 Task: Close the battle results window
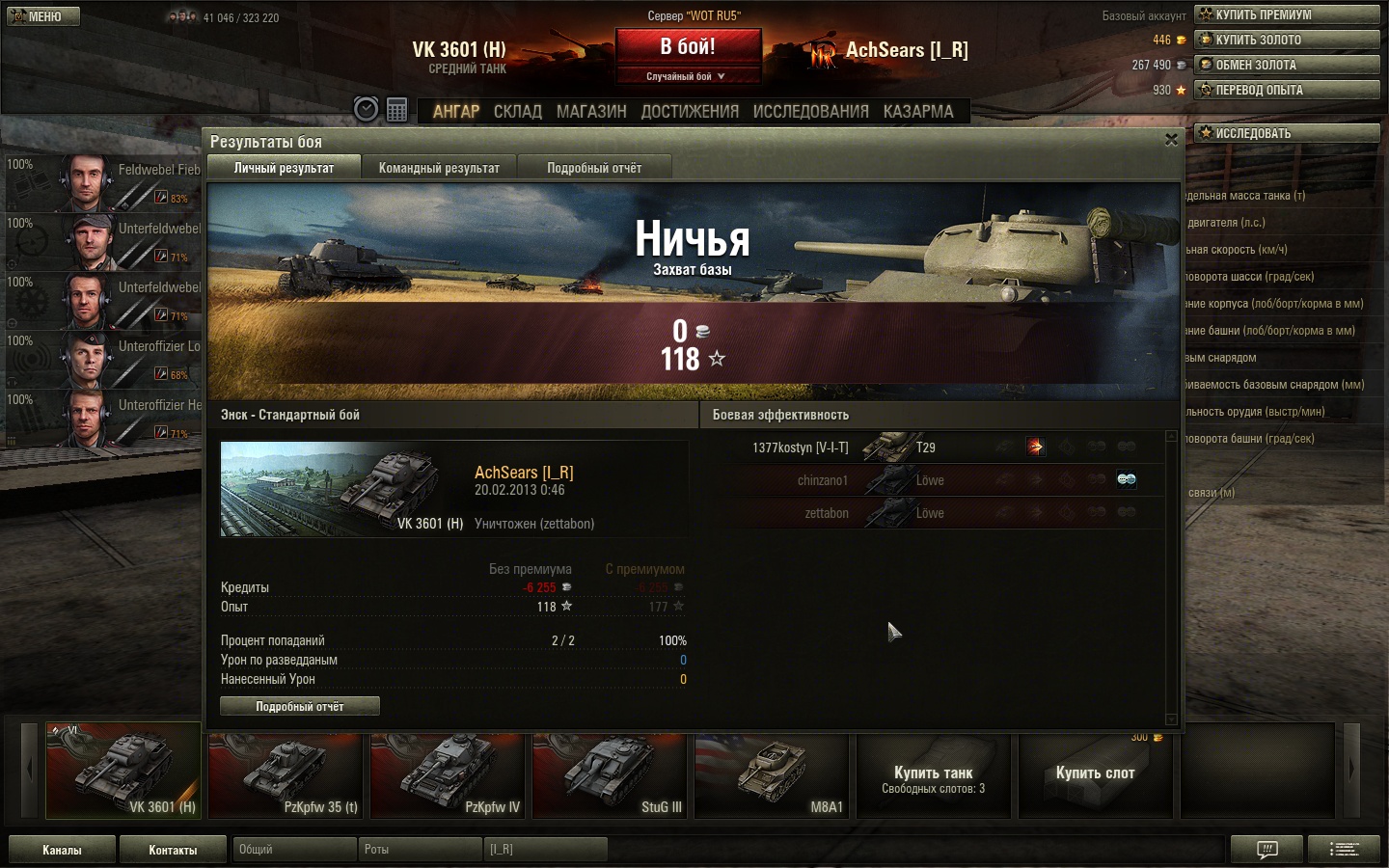tap(1171, 140)
